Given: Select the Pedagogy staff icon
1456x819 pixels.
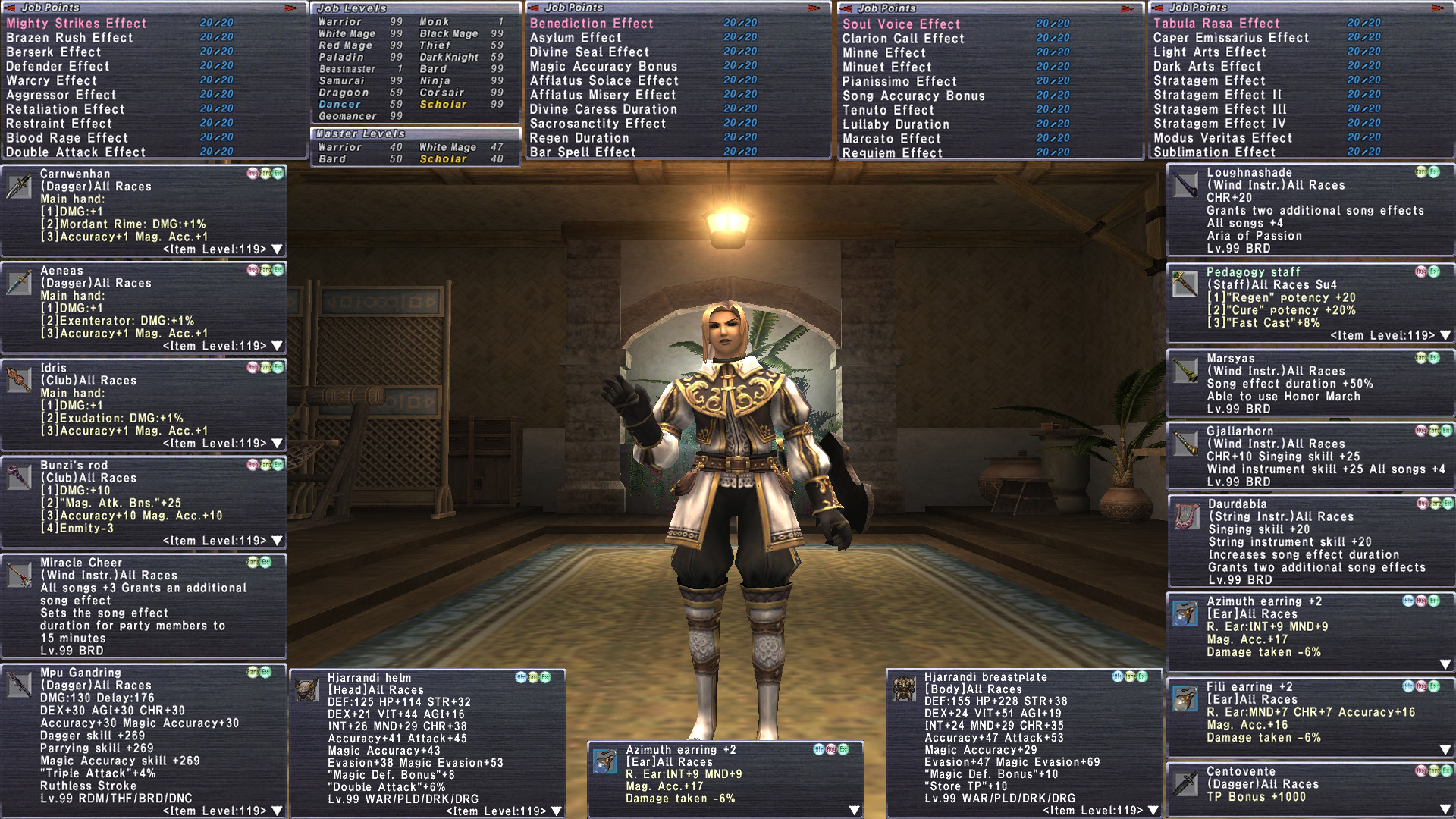Looking at the screenshot, I should point(1185,283).
